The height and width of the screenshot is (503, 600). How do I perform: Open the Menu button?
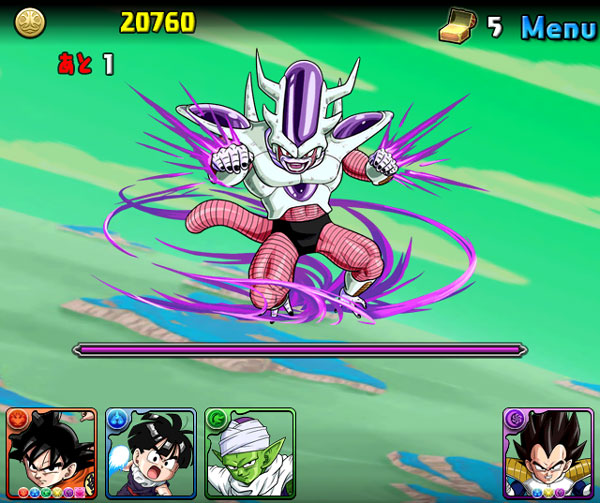(558, 28)
